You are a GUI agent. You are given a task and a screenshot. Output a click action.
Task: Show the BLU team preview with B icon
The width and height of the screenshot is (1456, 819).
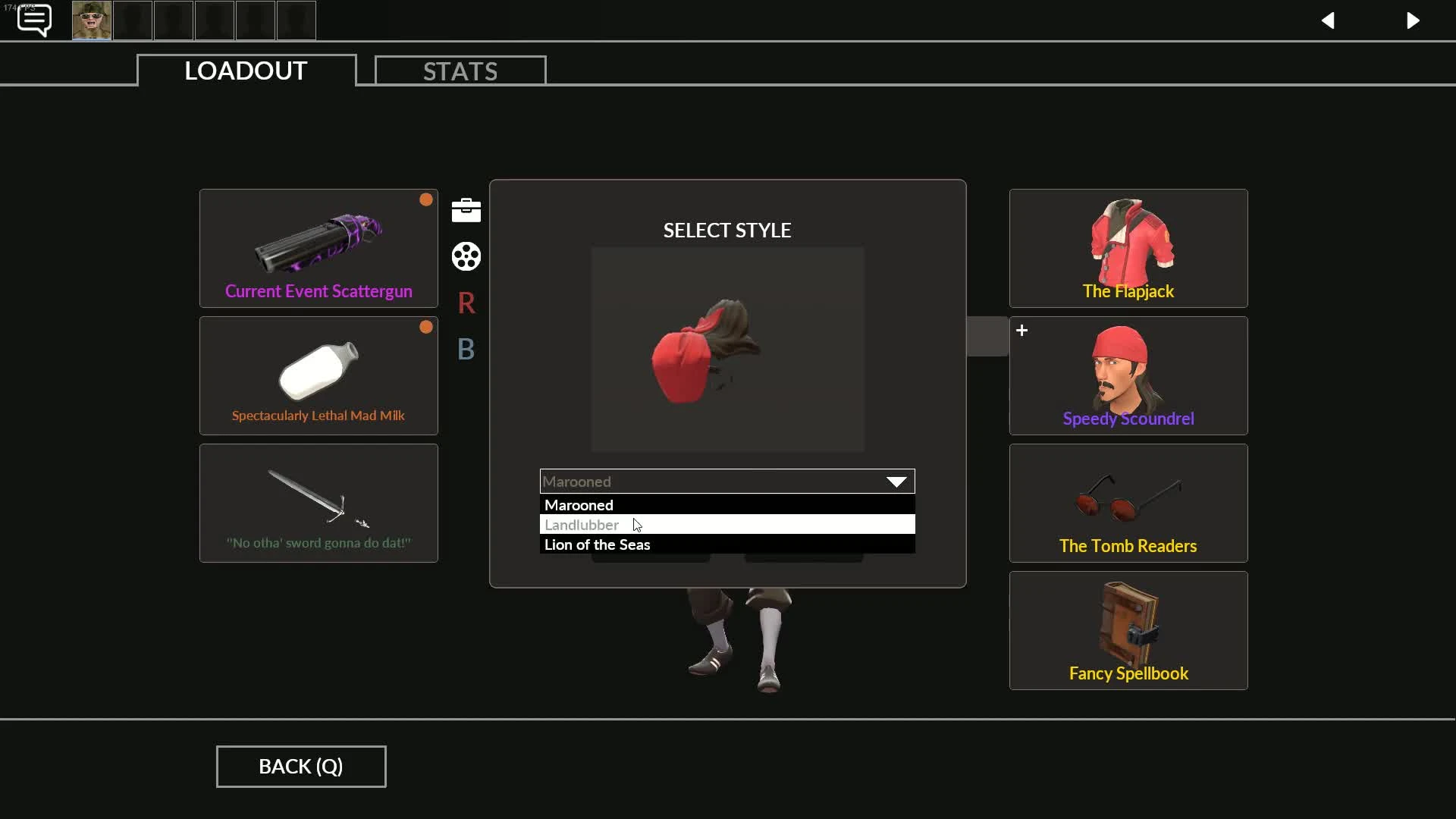(x=466, y=350)
